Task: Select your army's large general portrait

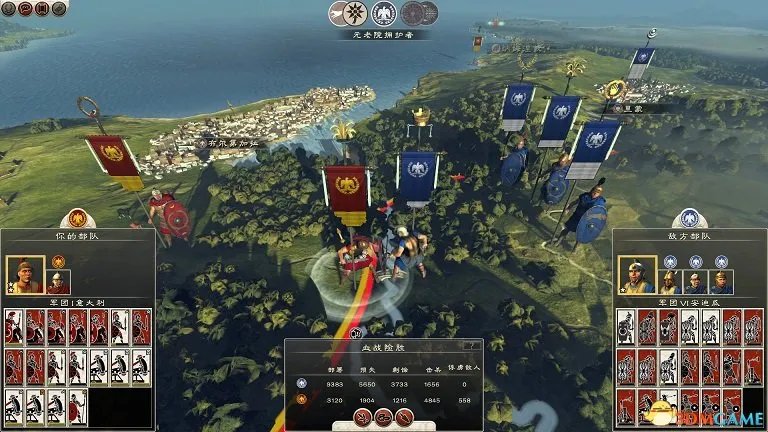Action: pos(24,274)
